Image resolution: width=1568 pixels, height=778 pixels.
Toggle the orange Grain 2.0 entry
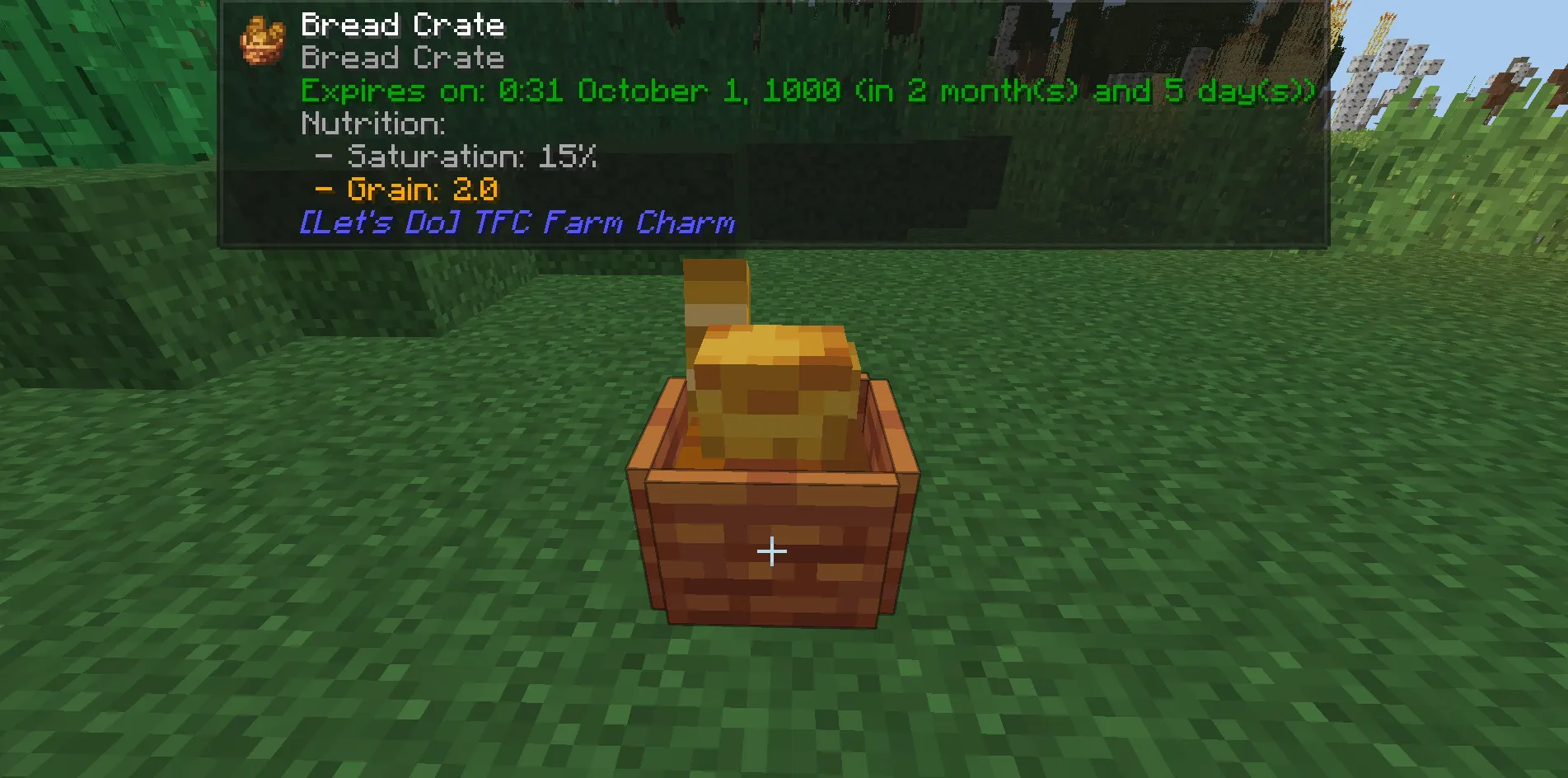404,190
